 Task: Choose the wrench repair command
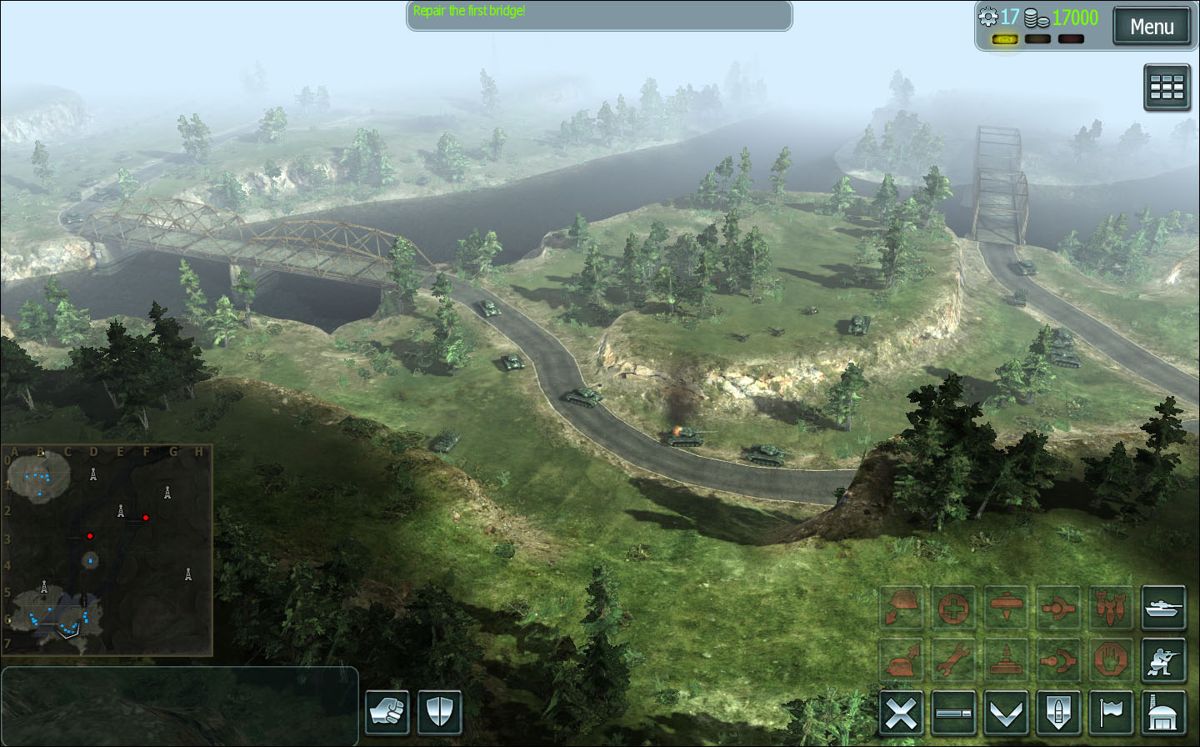pyautogui.click(x=954, y=660)
